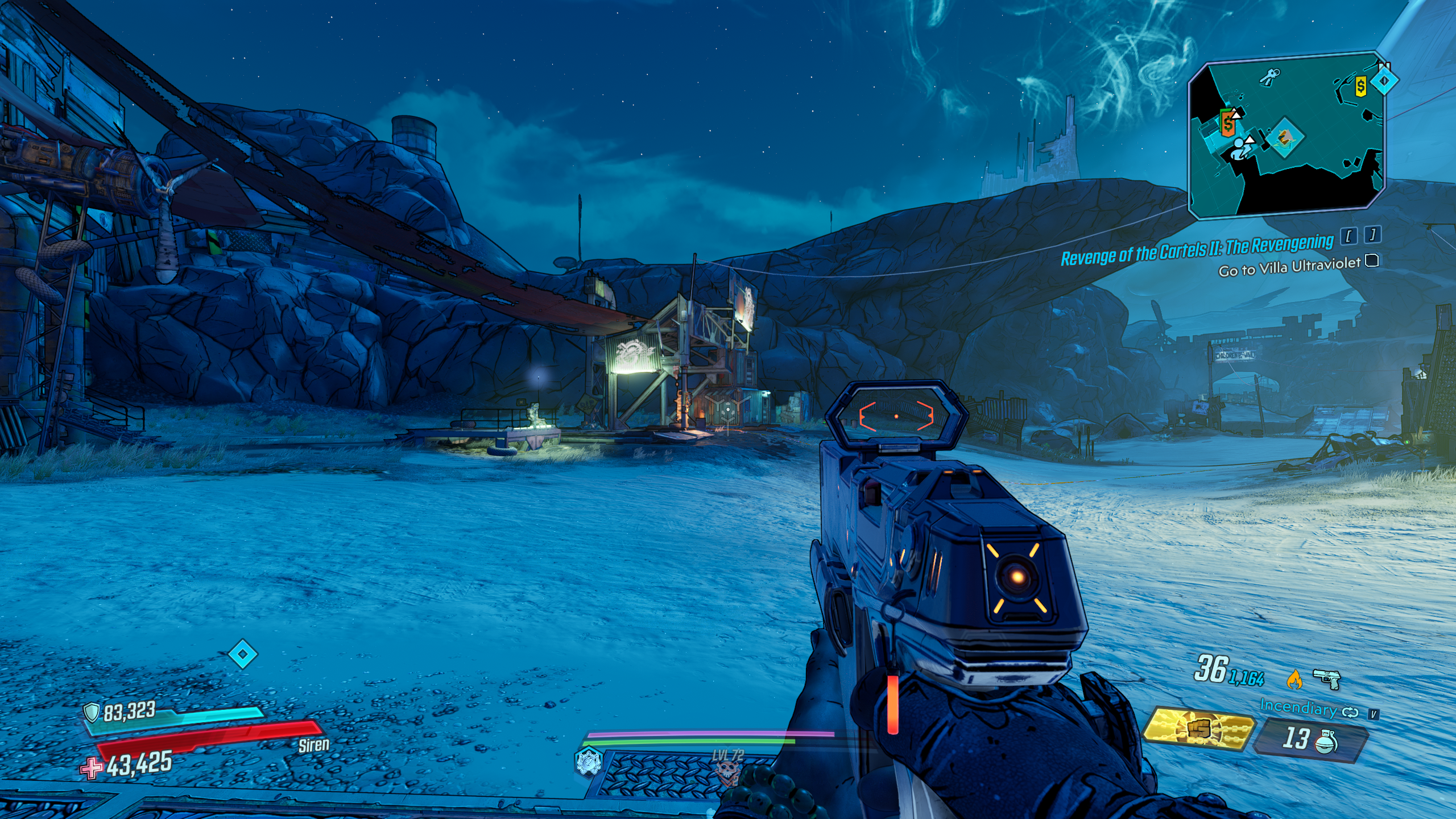Viewport: 1456px width, 819px height.
Task: Check the Go to Villa Ultraviolet objective box
Action: pyautogui.click(x=1372, y=261)
